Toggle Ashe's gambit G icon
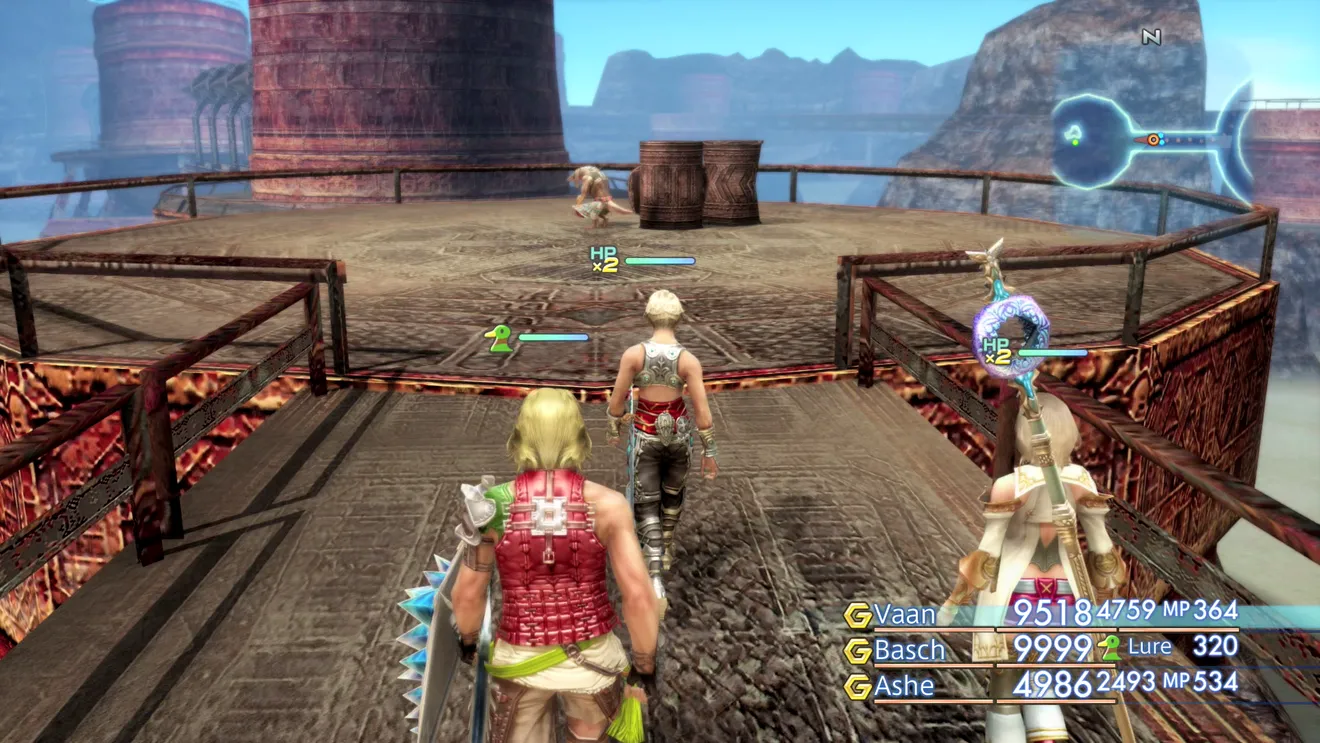This screenshot has height=743, width=1320. [x=857, y=687]
